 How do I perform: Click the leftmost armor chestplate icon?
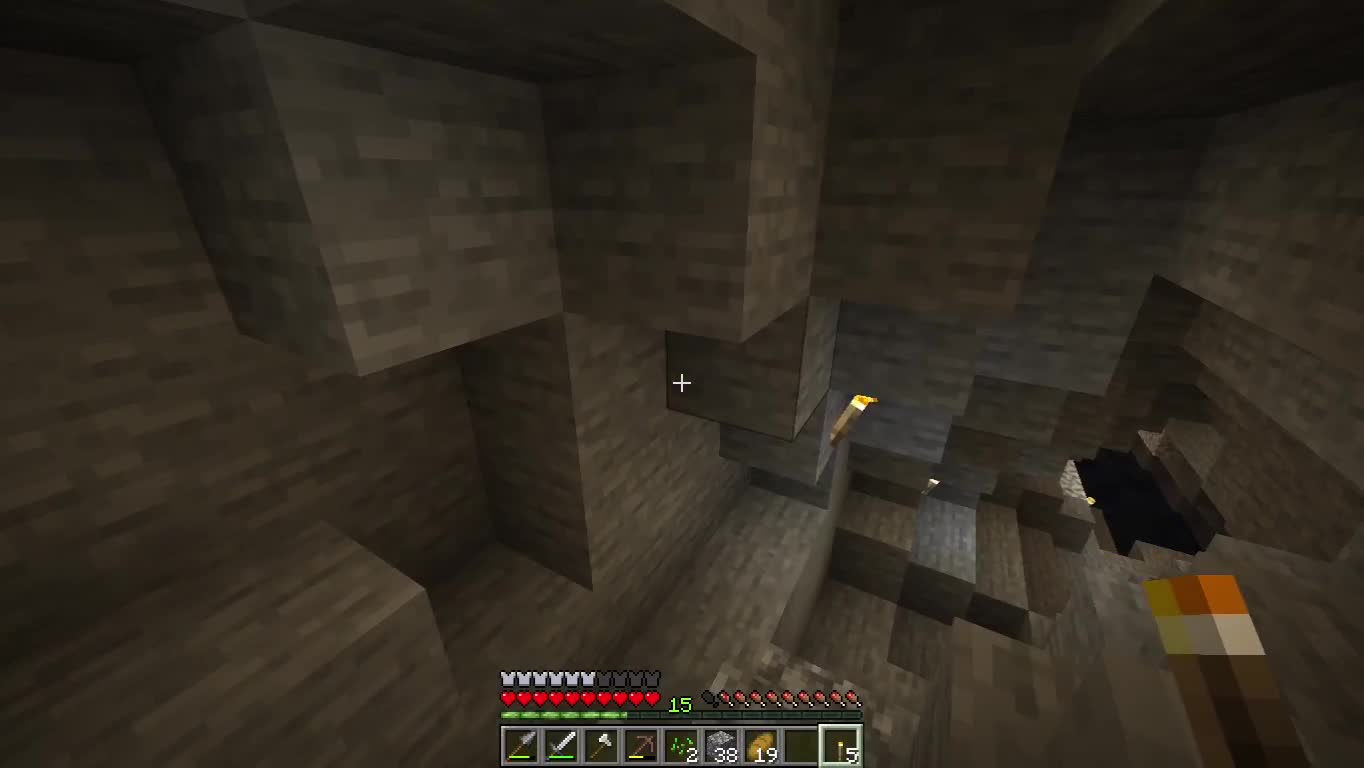tap(507, 678)
